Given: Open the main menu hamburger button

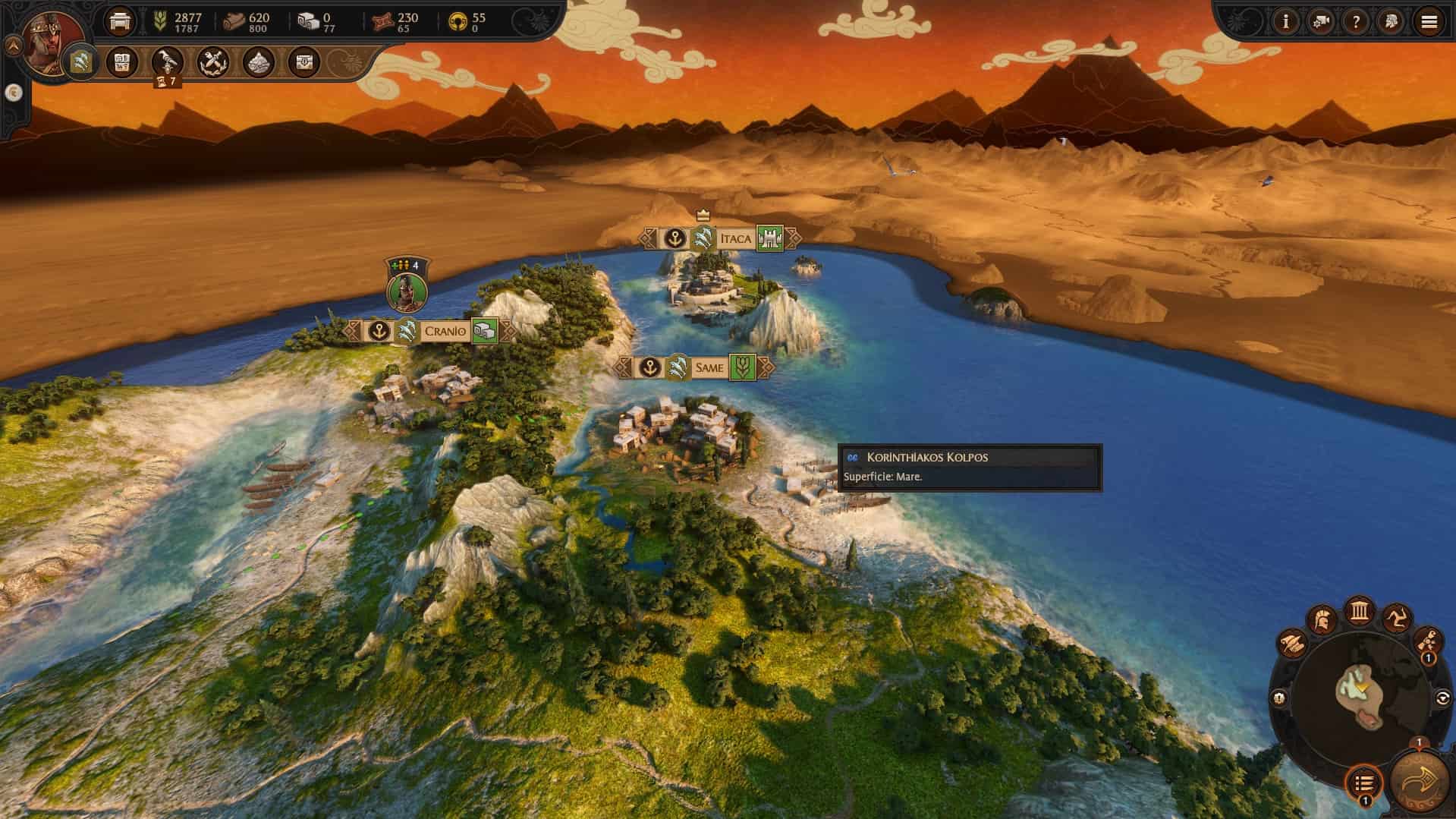Looking at the screenshot, I should (1429, 22).
